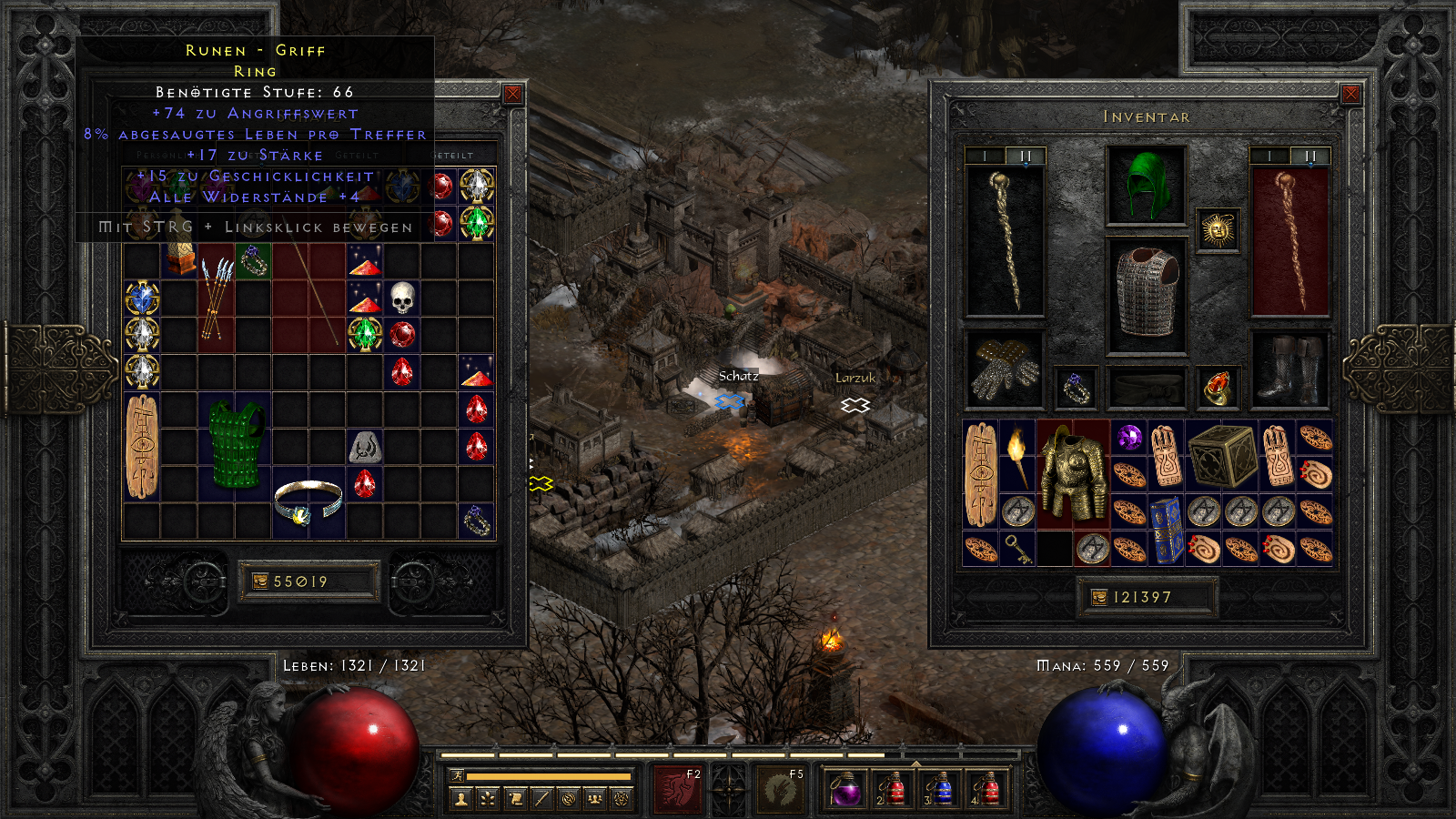This screenshot has height=819, width=1456.
Task: Close the Inventar panel
Action: pos(1350,94)
